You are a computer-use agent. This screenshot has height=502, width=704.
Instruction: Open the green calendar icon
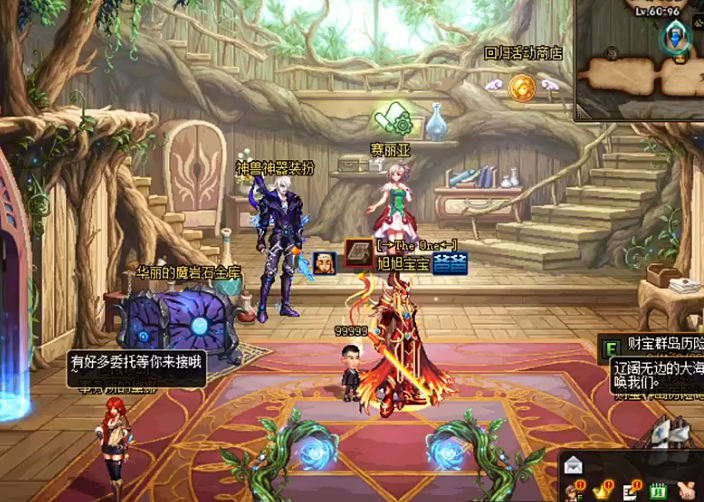658,490
